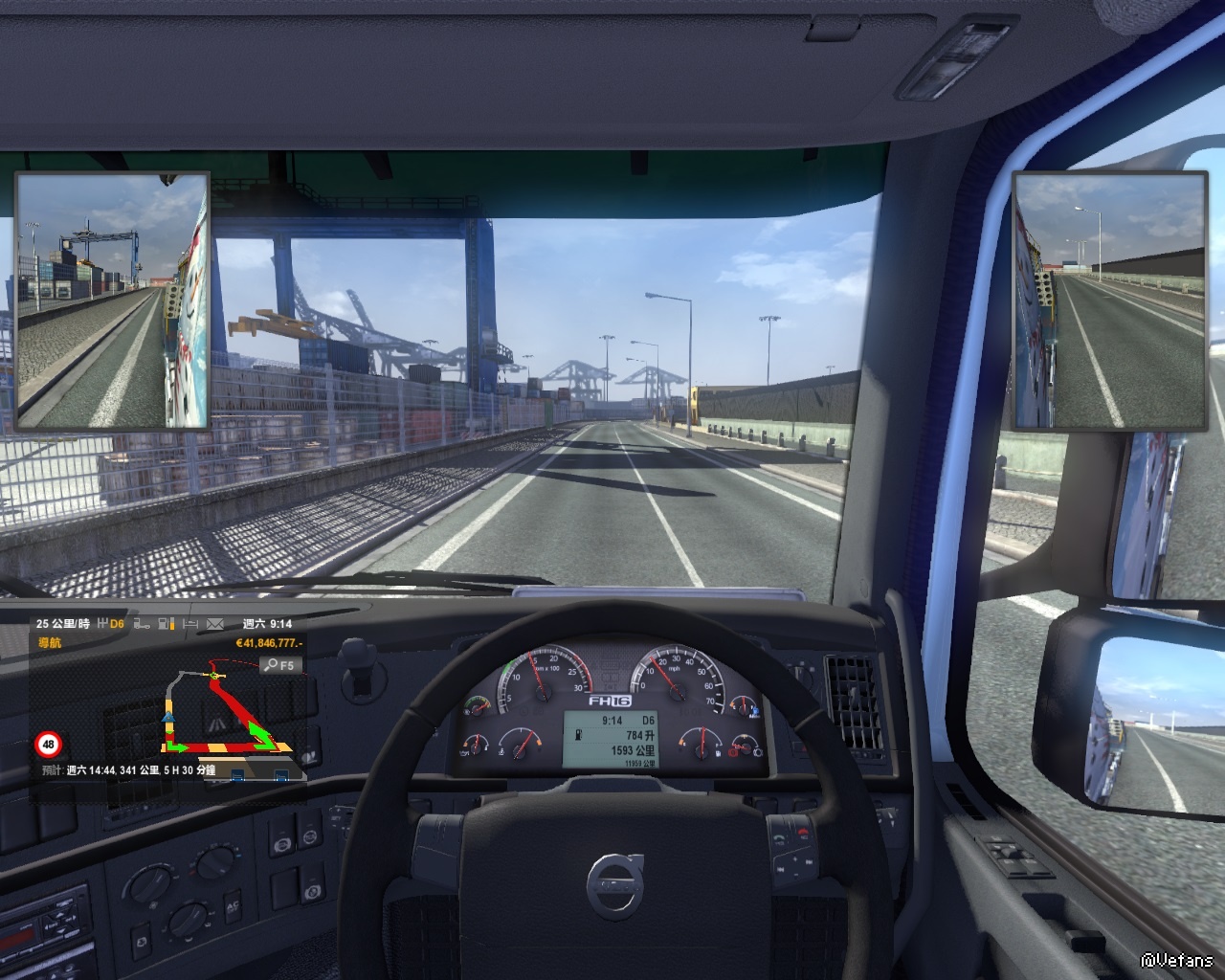Select the 導航 navigation label
The height and width of the screenshot is (980, 1225).
pyautogui.click(x=49, y=643)
